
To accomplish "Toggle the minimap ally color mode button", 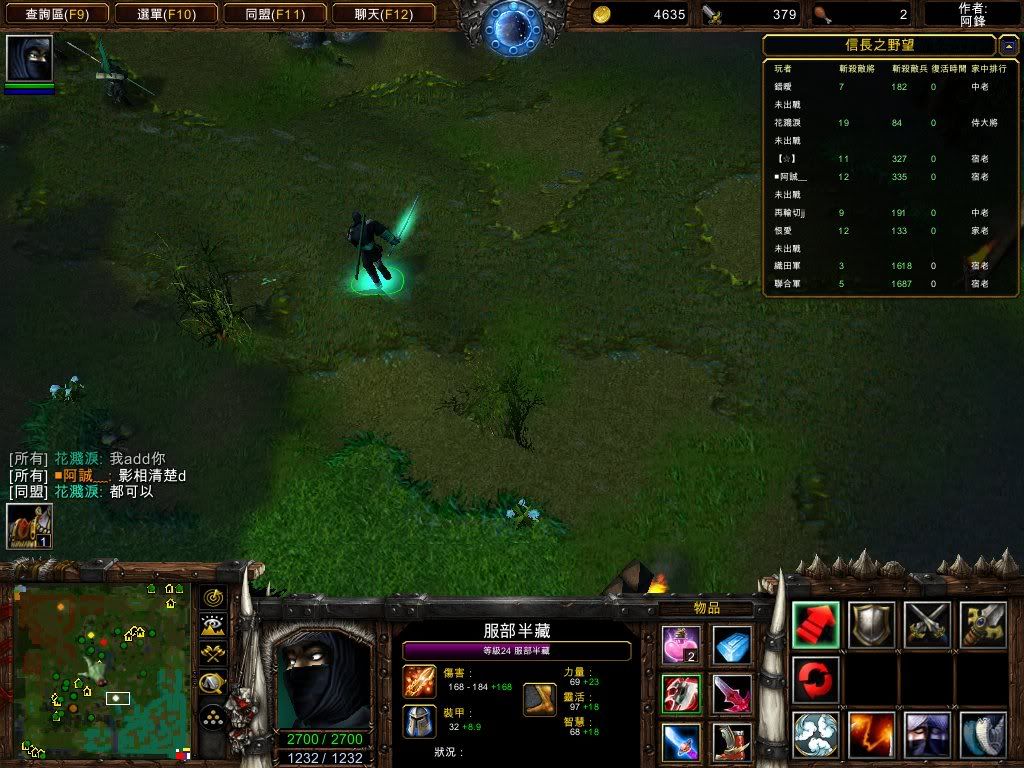I will click(x=213, y=655).
